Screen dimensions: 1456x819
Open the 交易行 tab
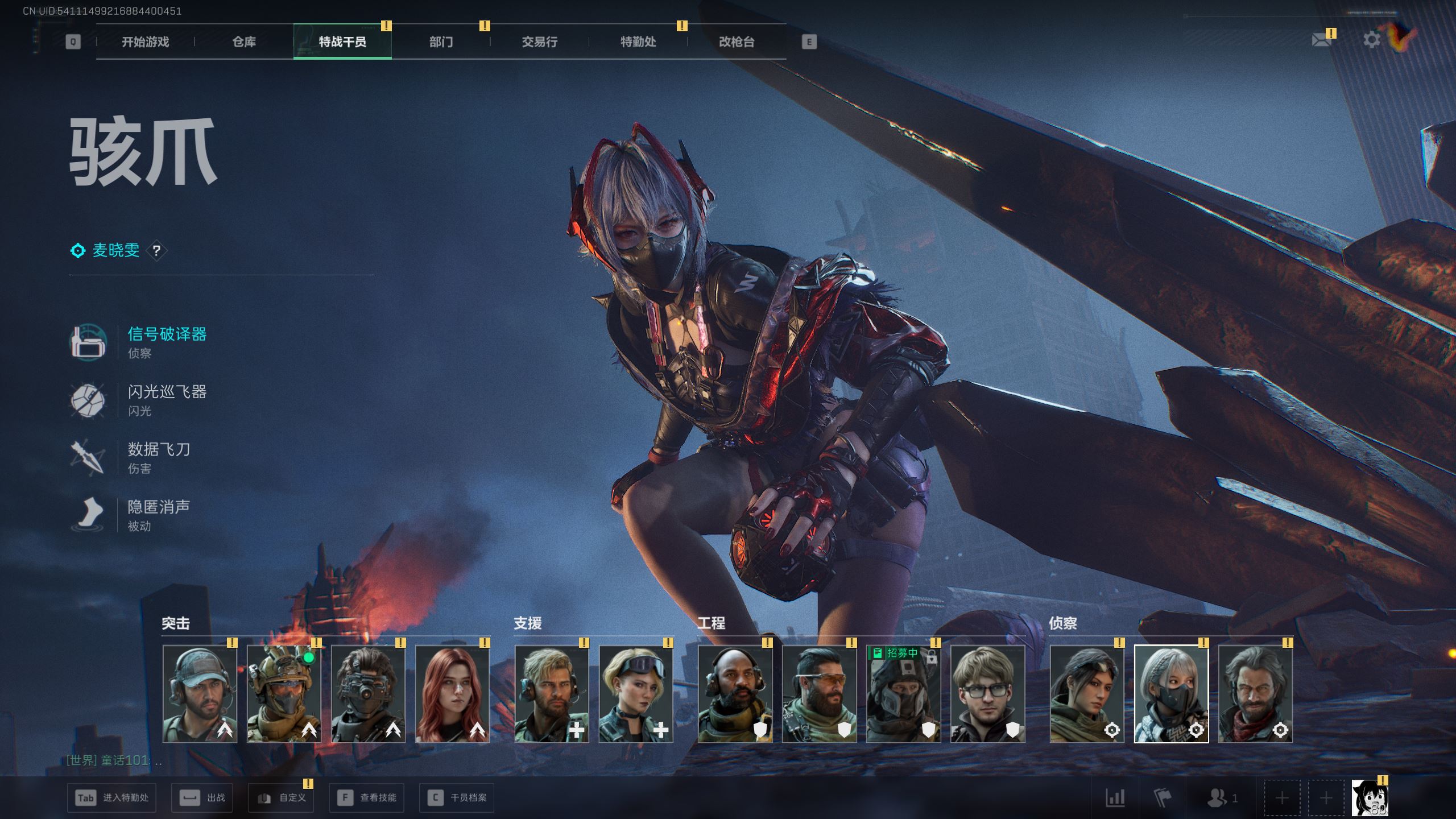click(539, 42)
